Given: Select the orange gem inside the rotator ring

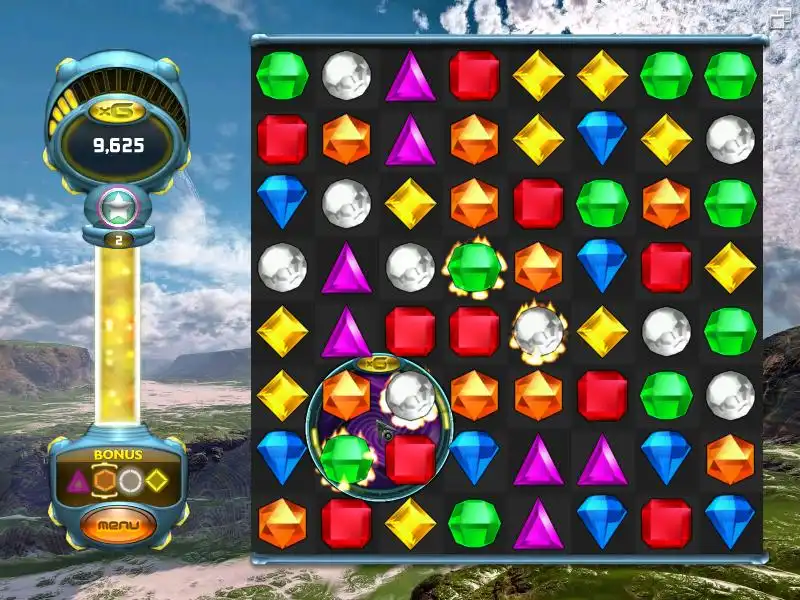Looking at the screenshot, I should pos(346,395).
